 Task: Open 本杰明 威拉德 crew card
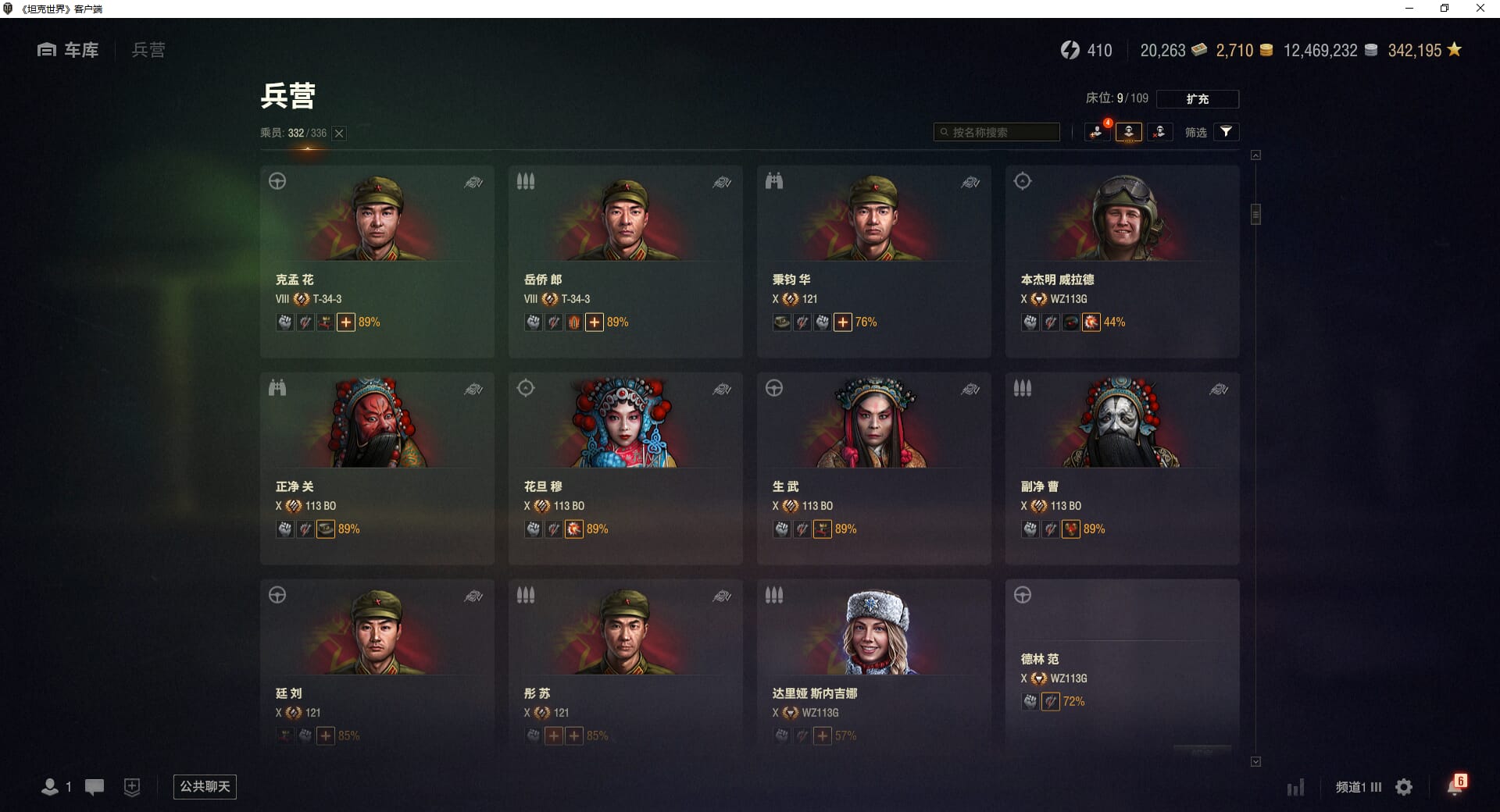1122,261
